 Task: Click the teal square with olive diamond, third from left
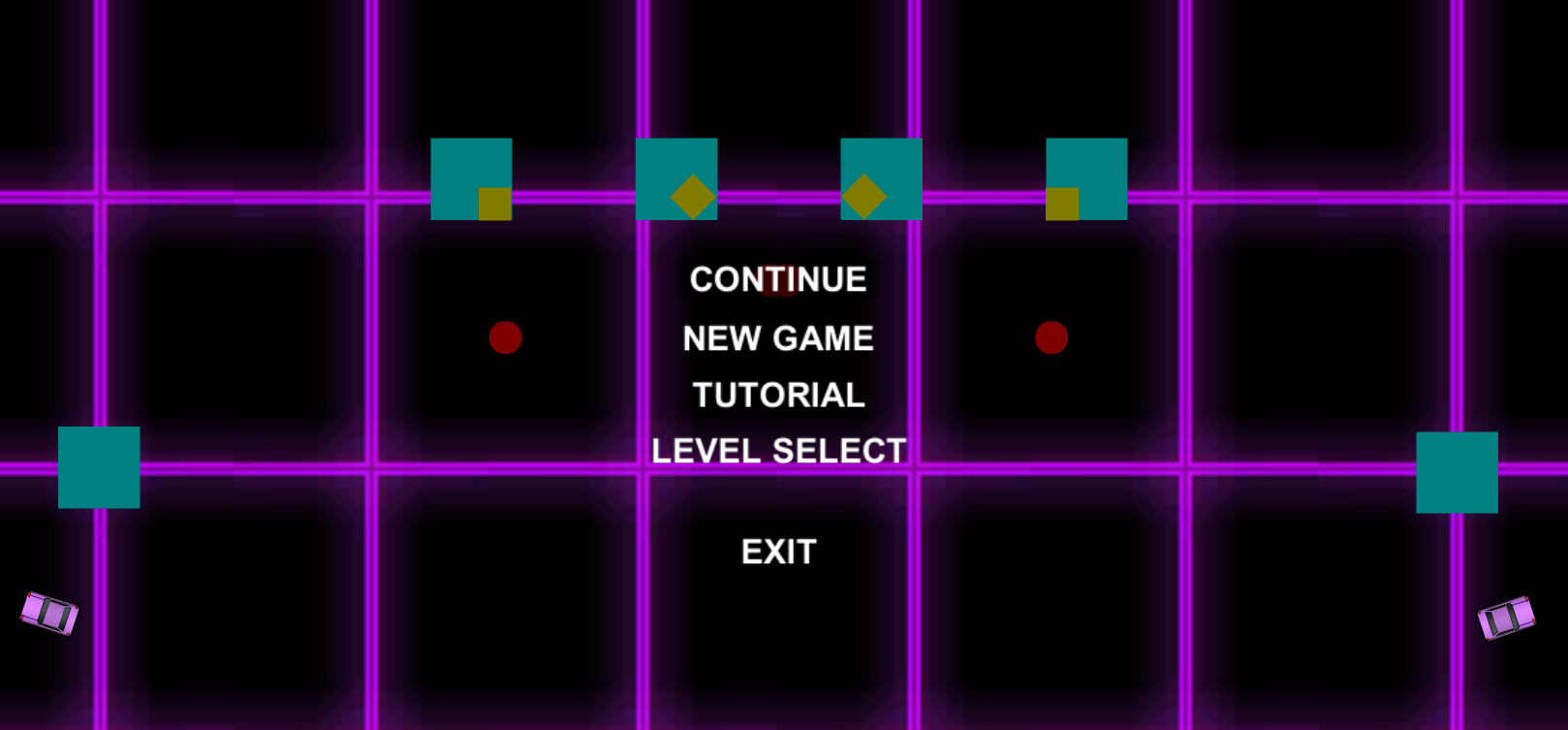coord(882,179)
